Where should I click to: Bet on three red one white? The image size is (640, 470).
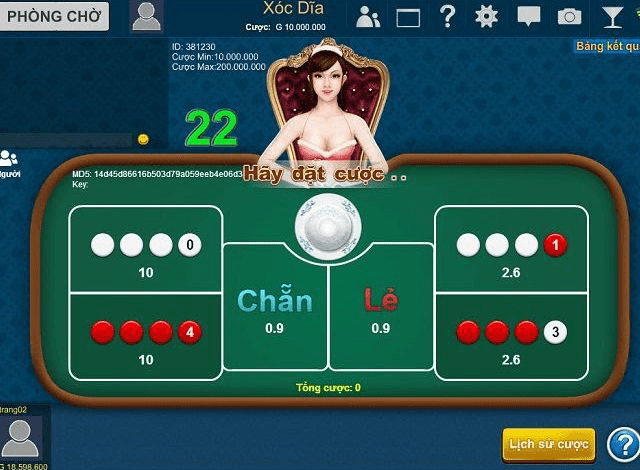(x=511, y=338)
